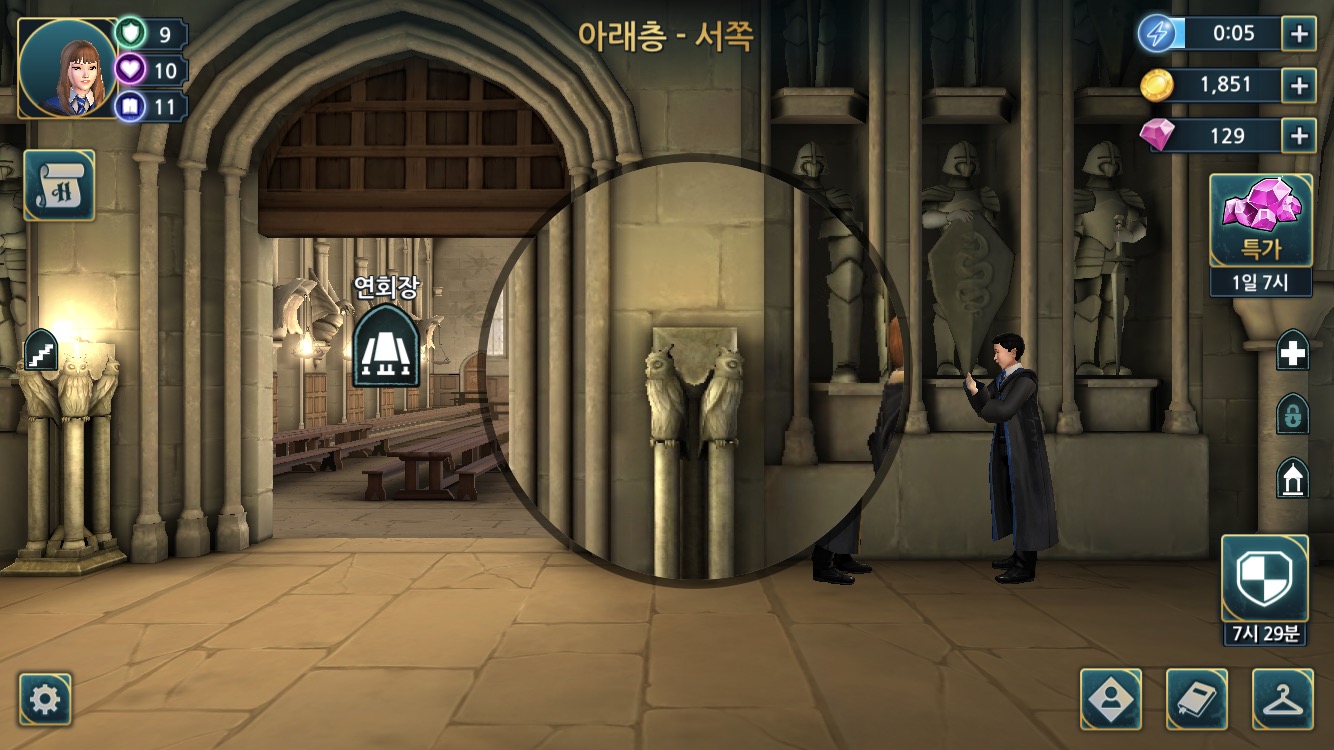Open the checkered shield event
Image resolution: width=1334 pixels, height=750 pixels.
(x=1264, y=578)
